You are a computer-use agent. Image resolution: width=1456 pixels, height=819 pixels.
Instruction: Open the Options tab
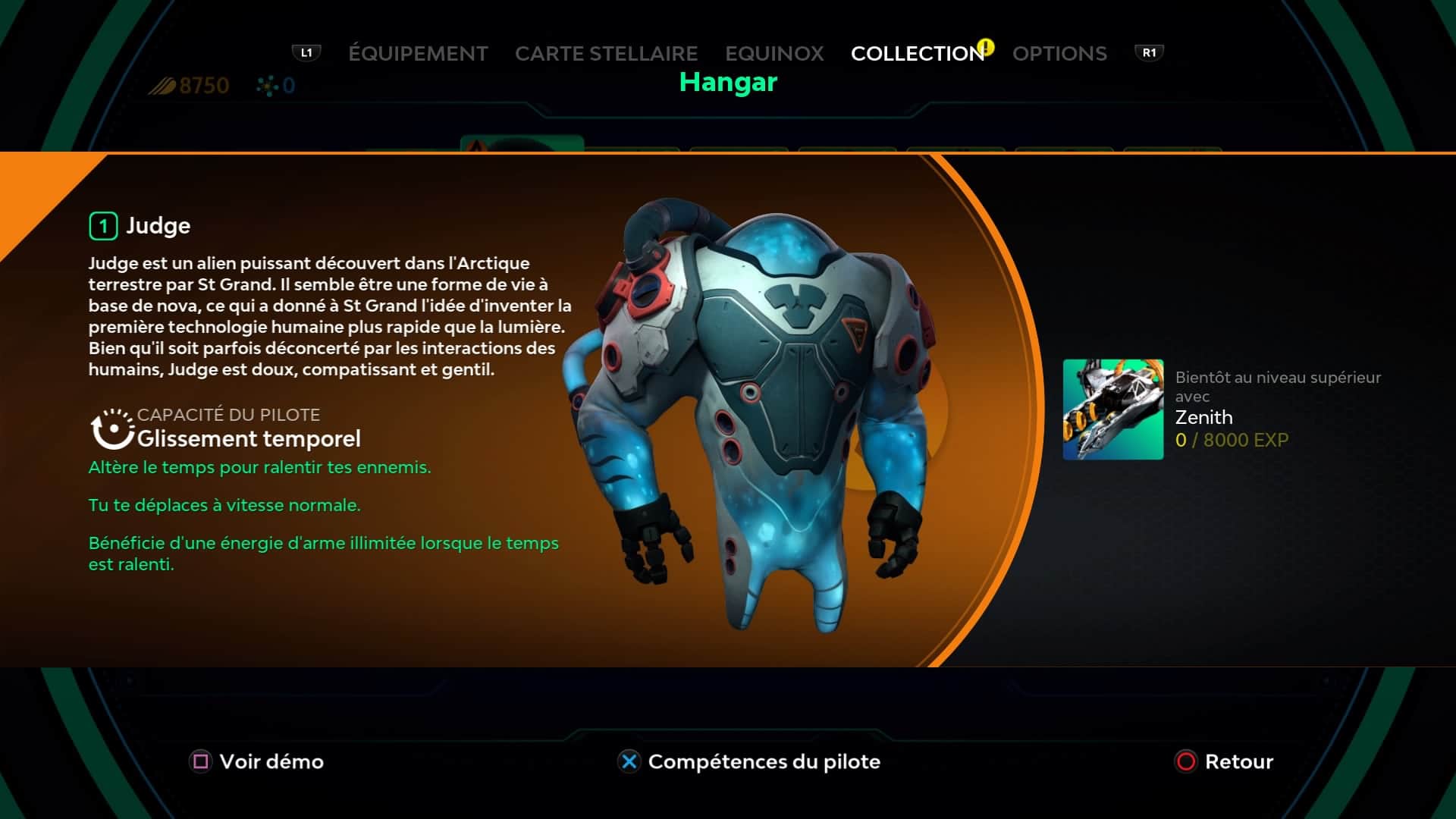(x=1059, y=54)
